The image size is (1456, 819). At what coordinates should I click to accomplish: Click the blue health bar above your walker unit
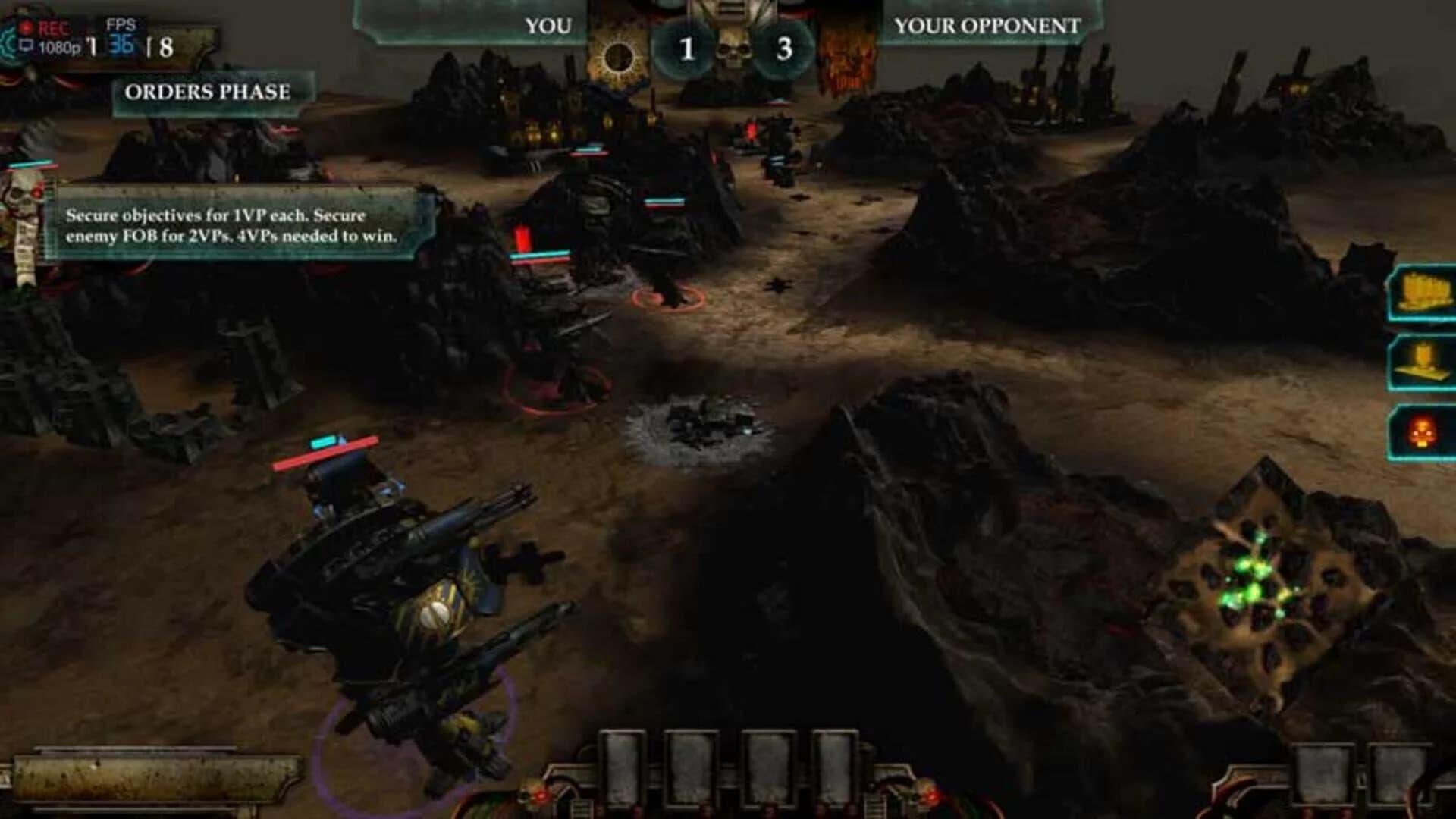coord(322,440)
